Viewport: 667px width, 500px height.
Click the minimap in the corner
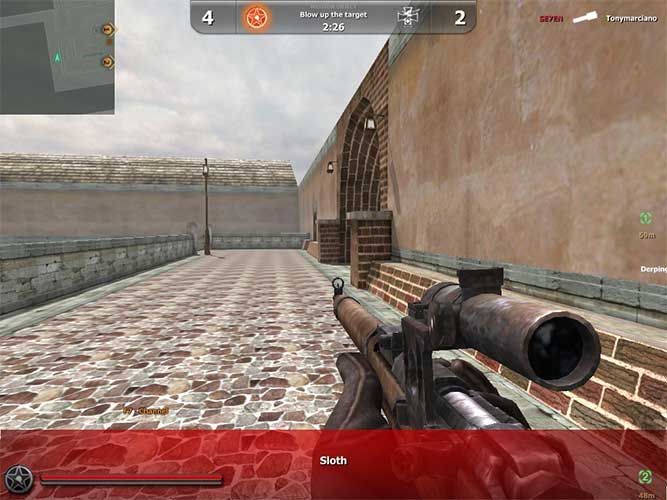[x=57, y=56]
